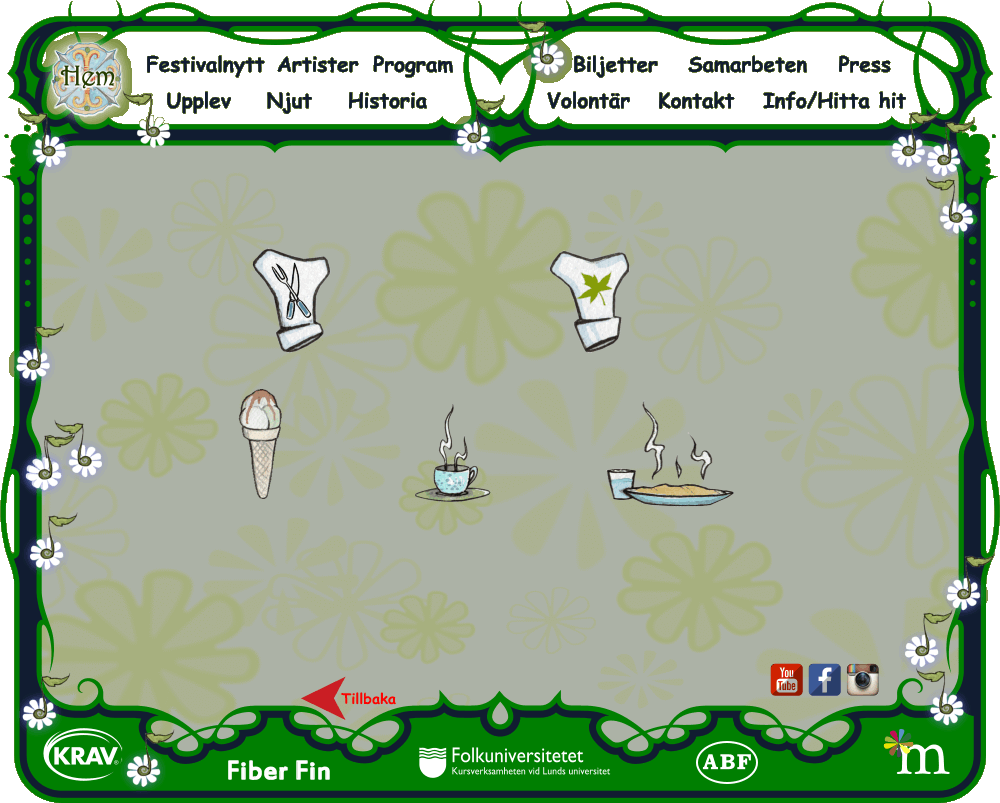Show Info/Hitta hit directions
1000x803 pixels.
(834, 102)
